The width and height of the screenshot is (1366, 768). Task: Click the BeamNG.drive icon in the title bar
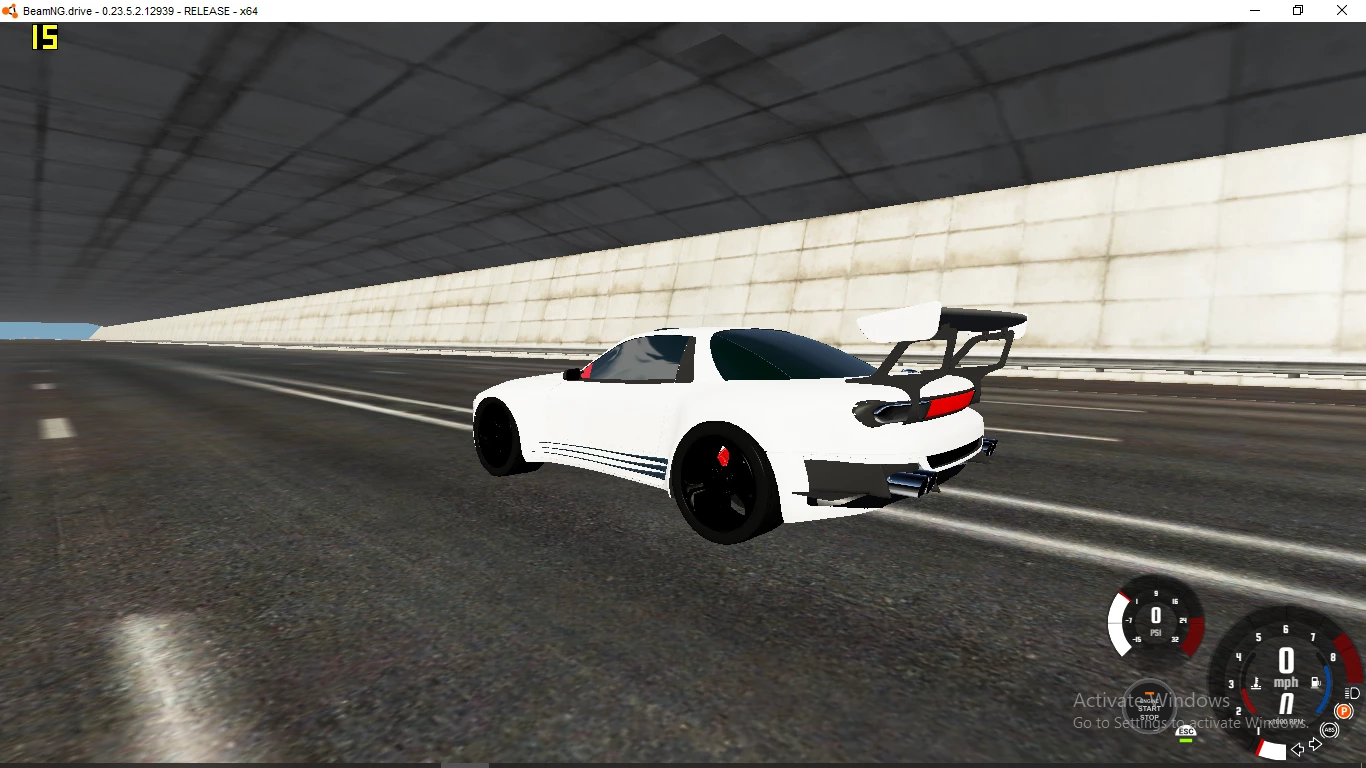(x=9, y=10)
